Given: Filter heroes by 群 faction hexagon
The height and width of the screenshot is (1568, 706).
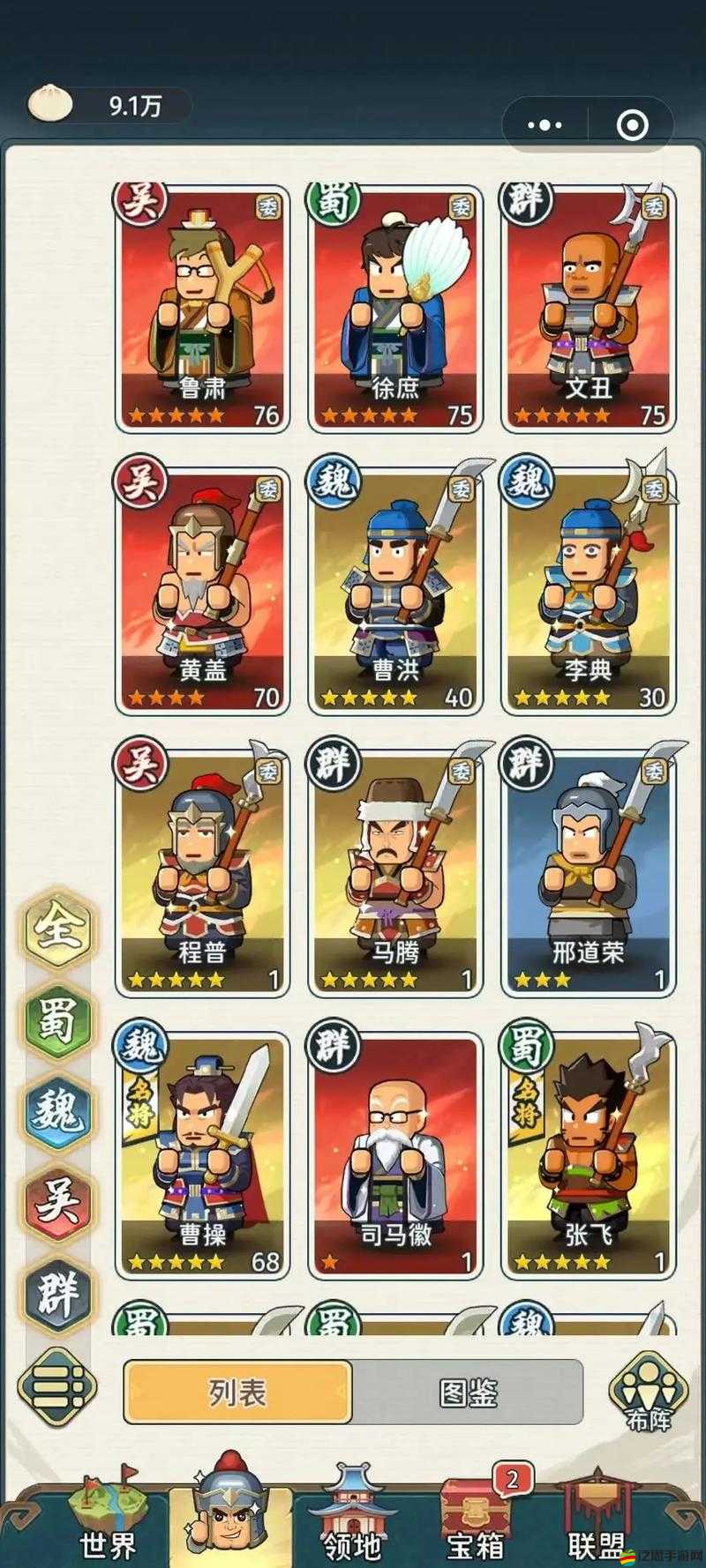Looking at the screenshot, I should [x=58, y=1292].
